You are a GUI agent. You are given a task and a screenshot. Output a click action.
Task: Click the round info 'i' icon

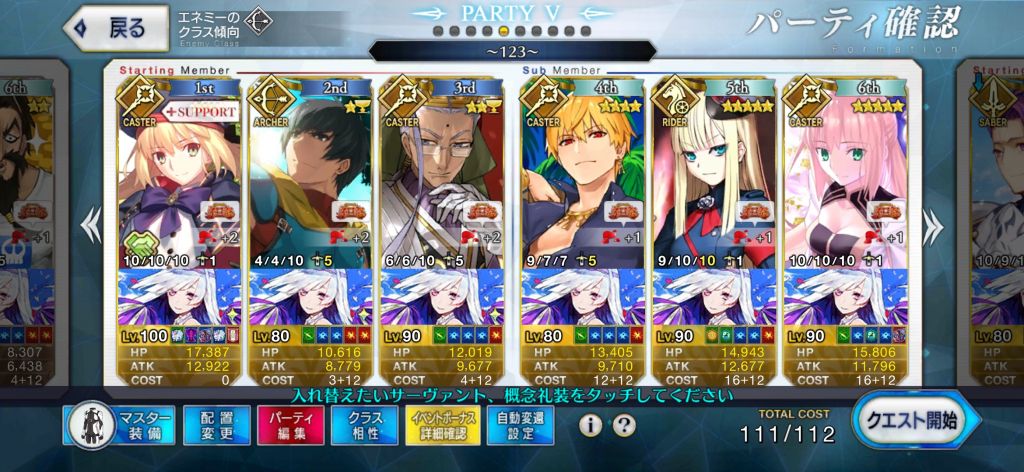(x=591, y=426)
